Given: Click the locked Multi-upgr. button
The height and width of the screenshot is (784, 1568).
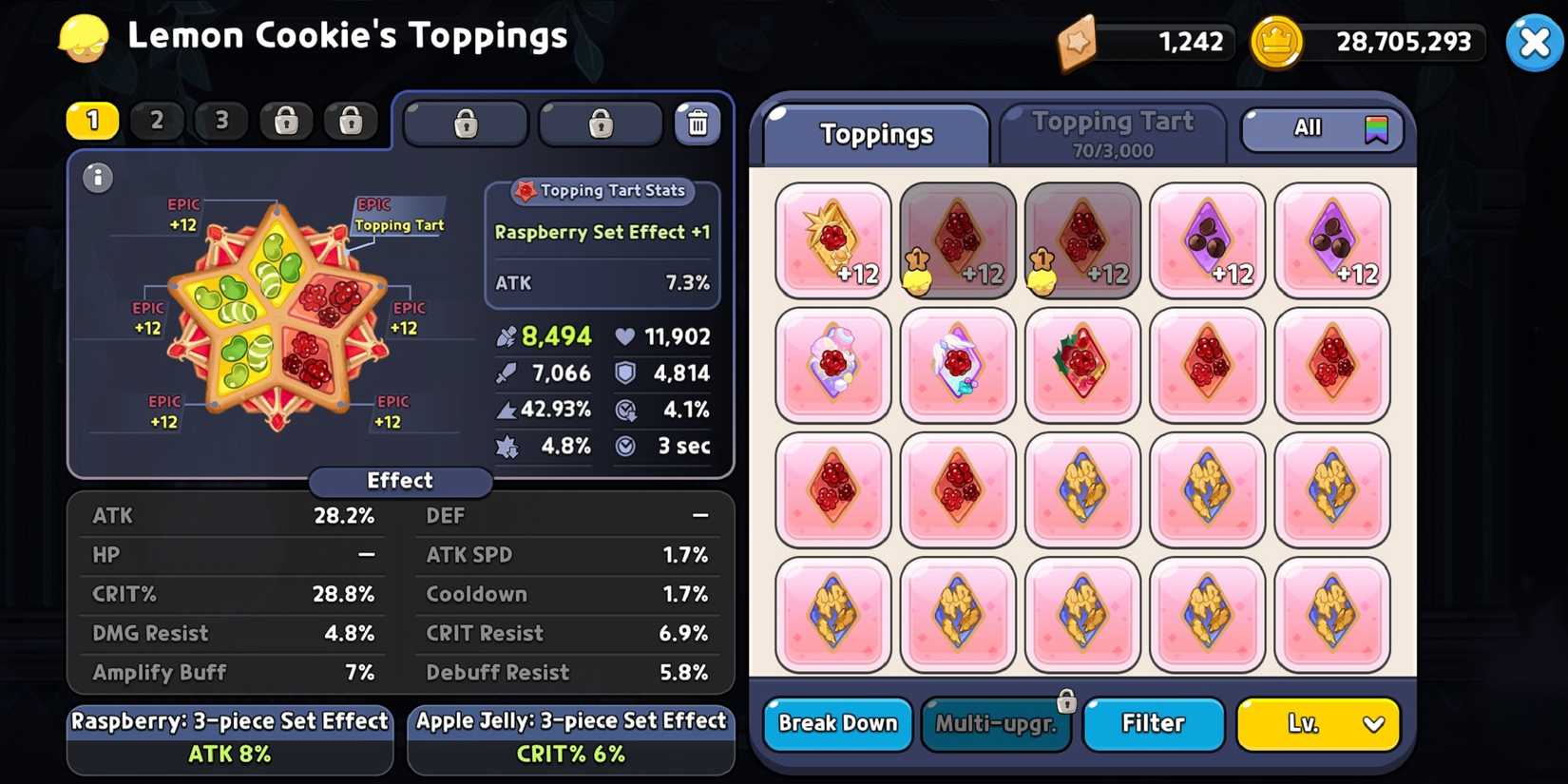Looking at the screenshot, I should [x=995, y=724].
